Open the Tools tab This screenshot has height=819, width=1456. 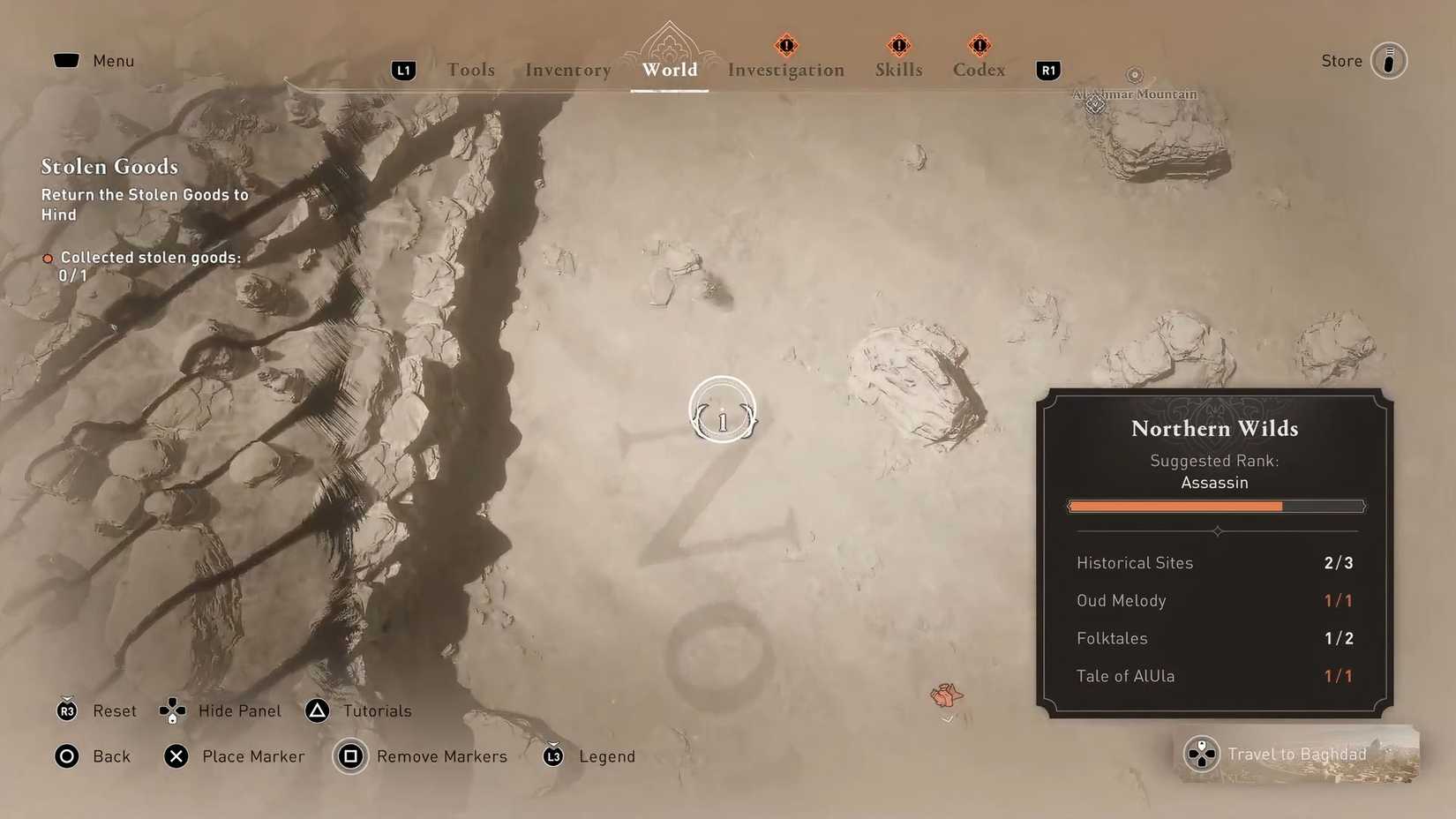coord(470,70)
